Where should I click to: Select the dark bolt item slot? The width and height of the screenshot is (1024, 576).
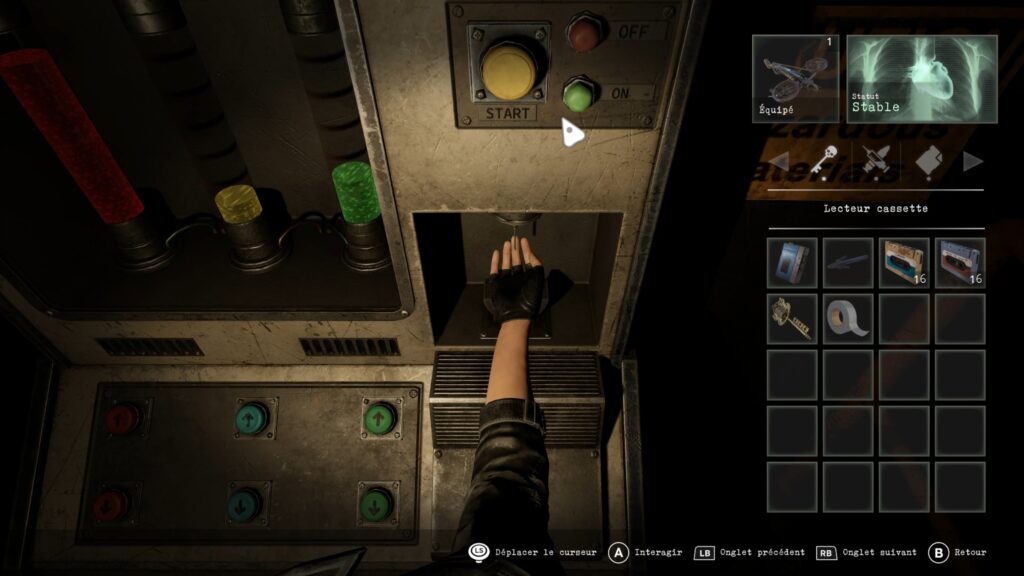click(848, 263)
